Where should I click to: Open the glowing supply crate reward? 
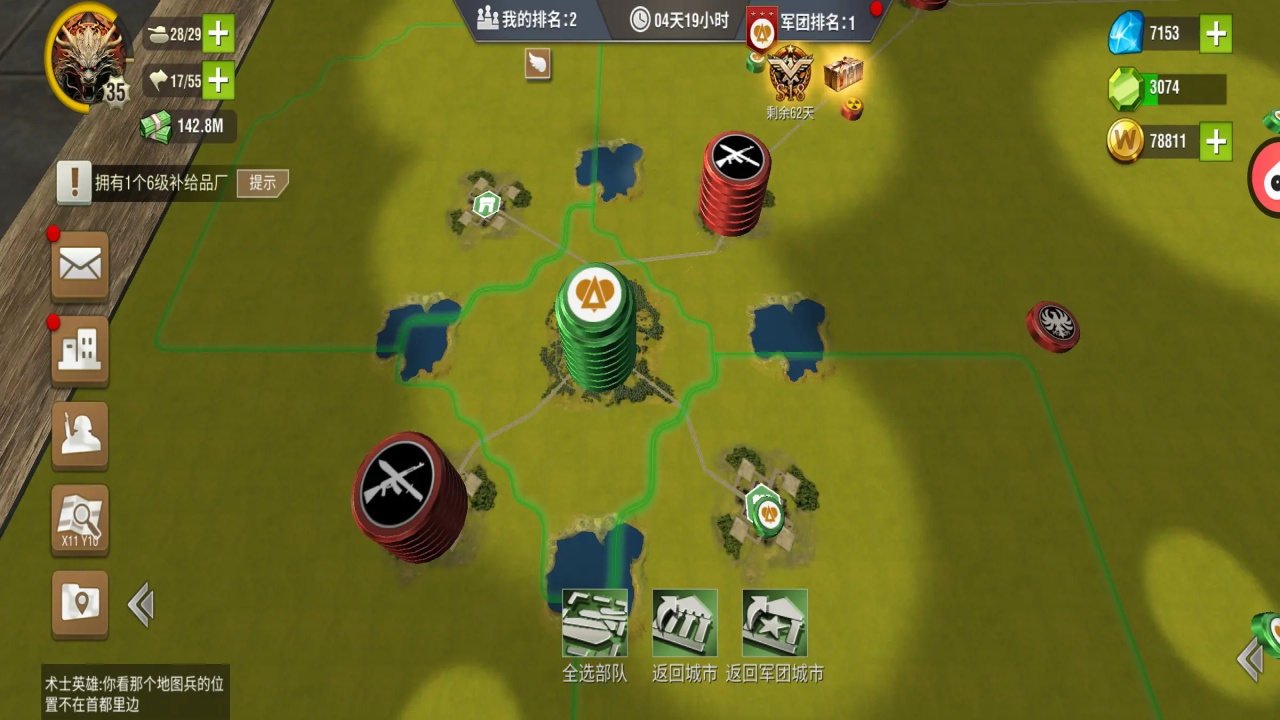(843, 72)
